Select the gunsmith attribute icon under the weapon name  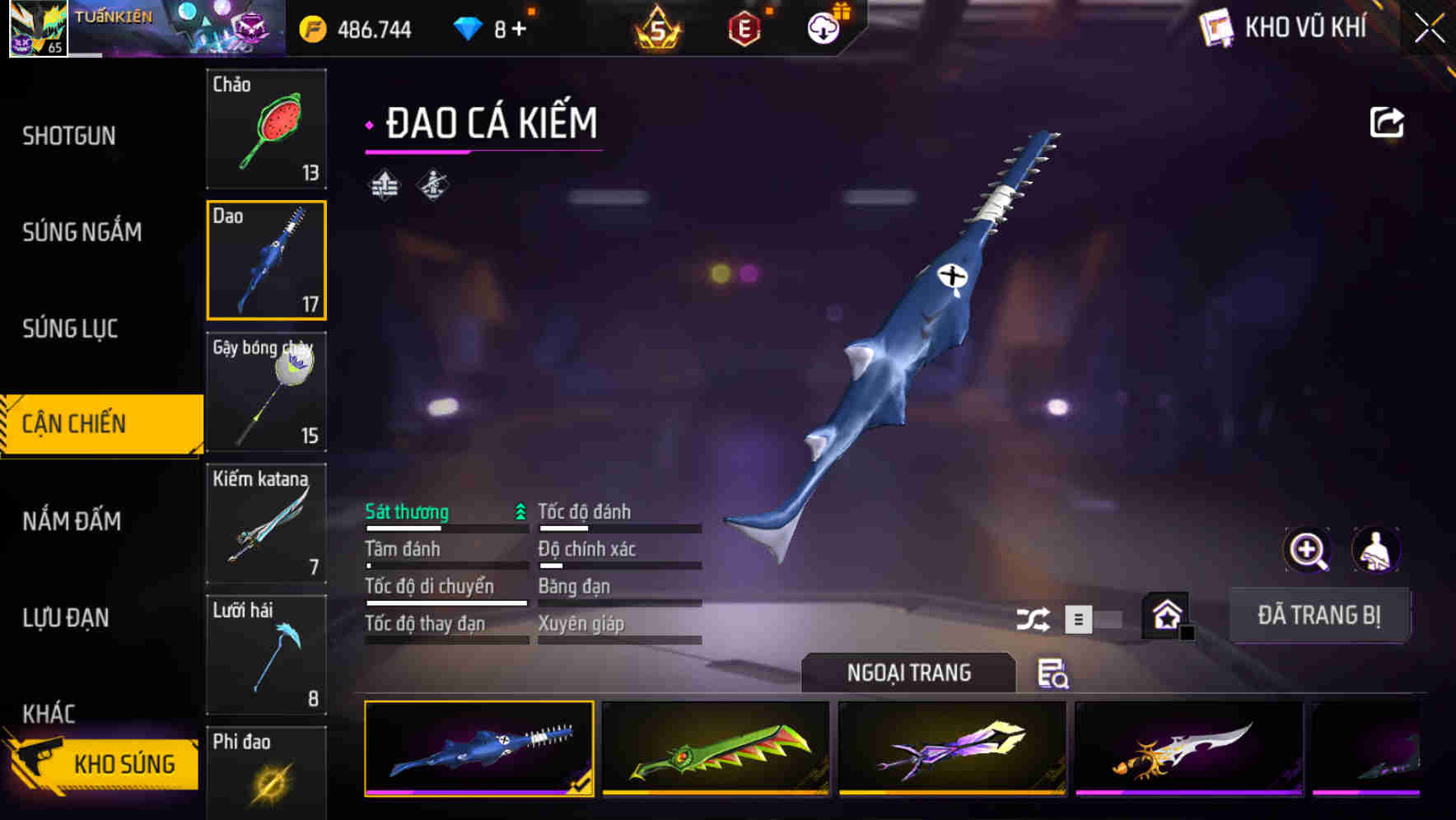tap(434, 185)
